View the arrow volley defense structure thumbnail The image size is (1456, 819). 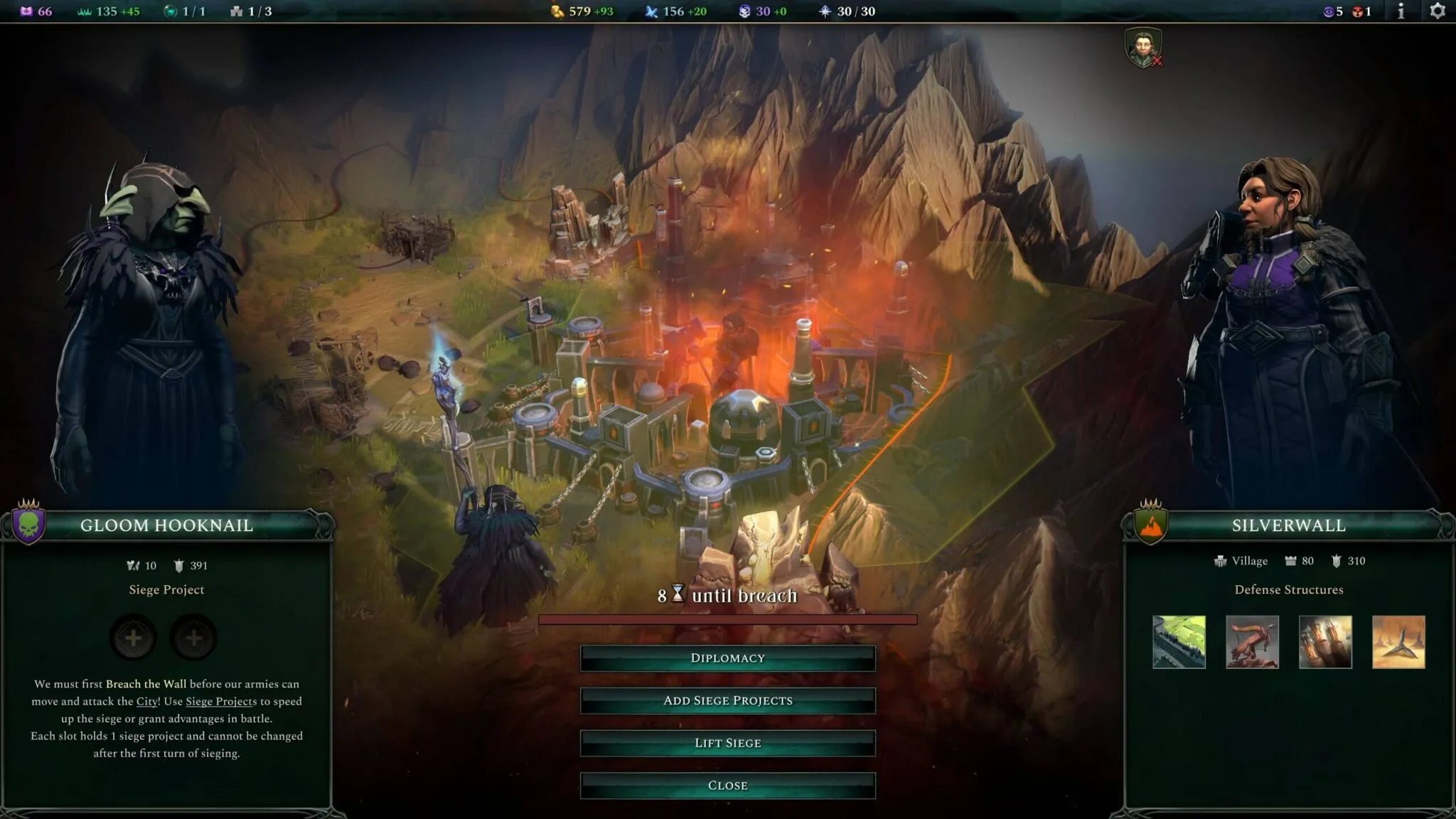[1324, 642]
